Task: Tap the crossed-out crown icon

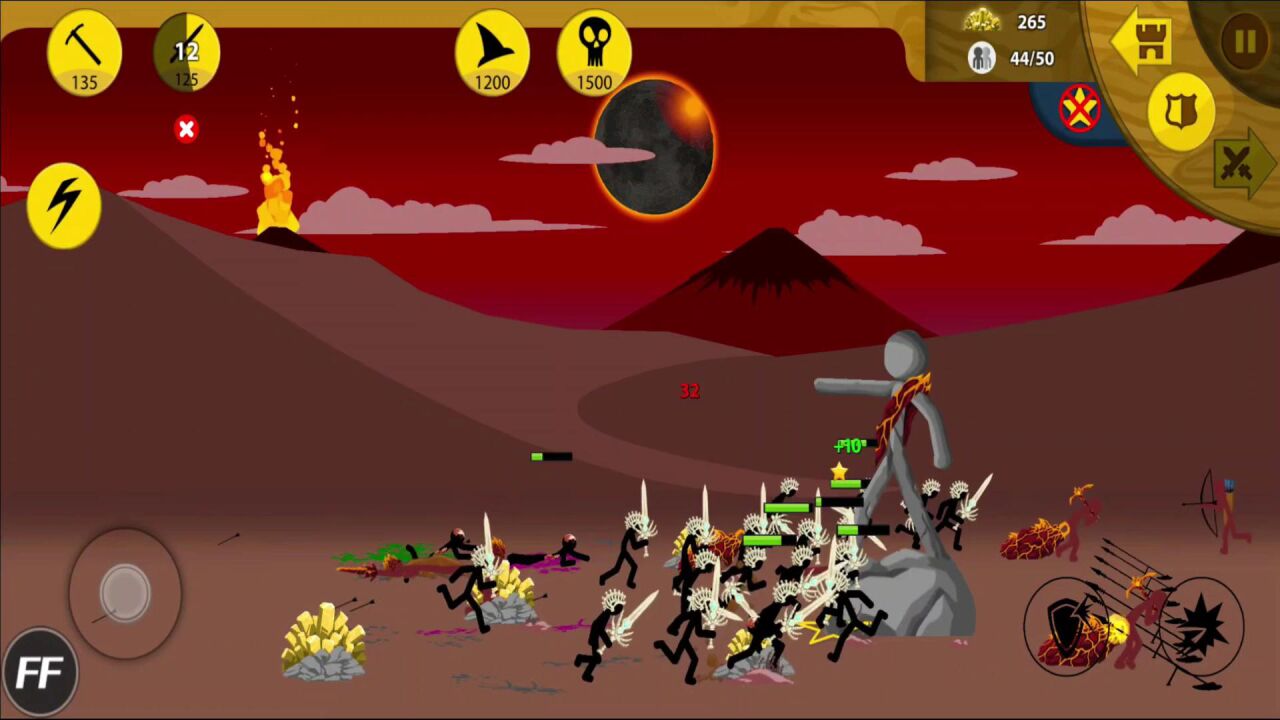Action: pos(1079,108)
